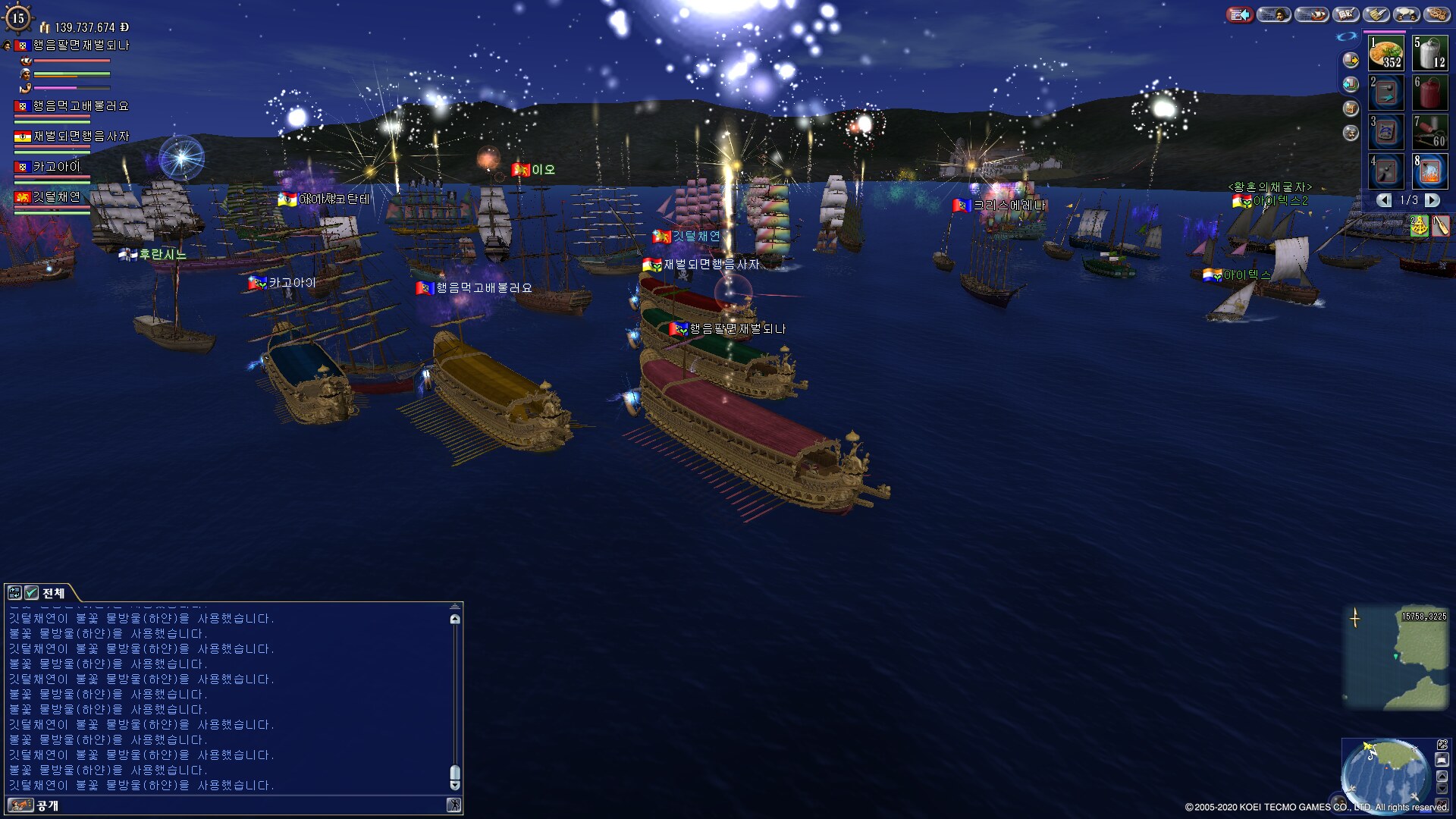This screenshot has height=819, width=1456.
Task: Use the food plate item in slot 1
Action: coord(1385,53)
